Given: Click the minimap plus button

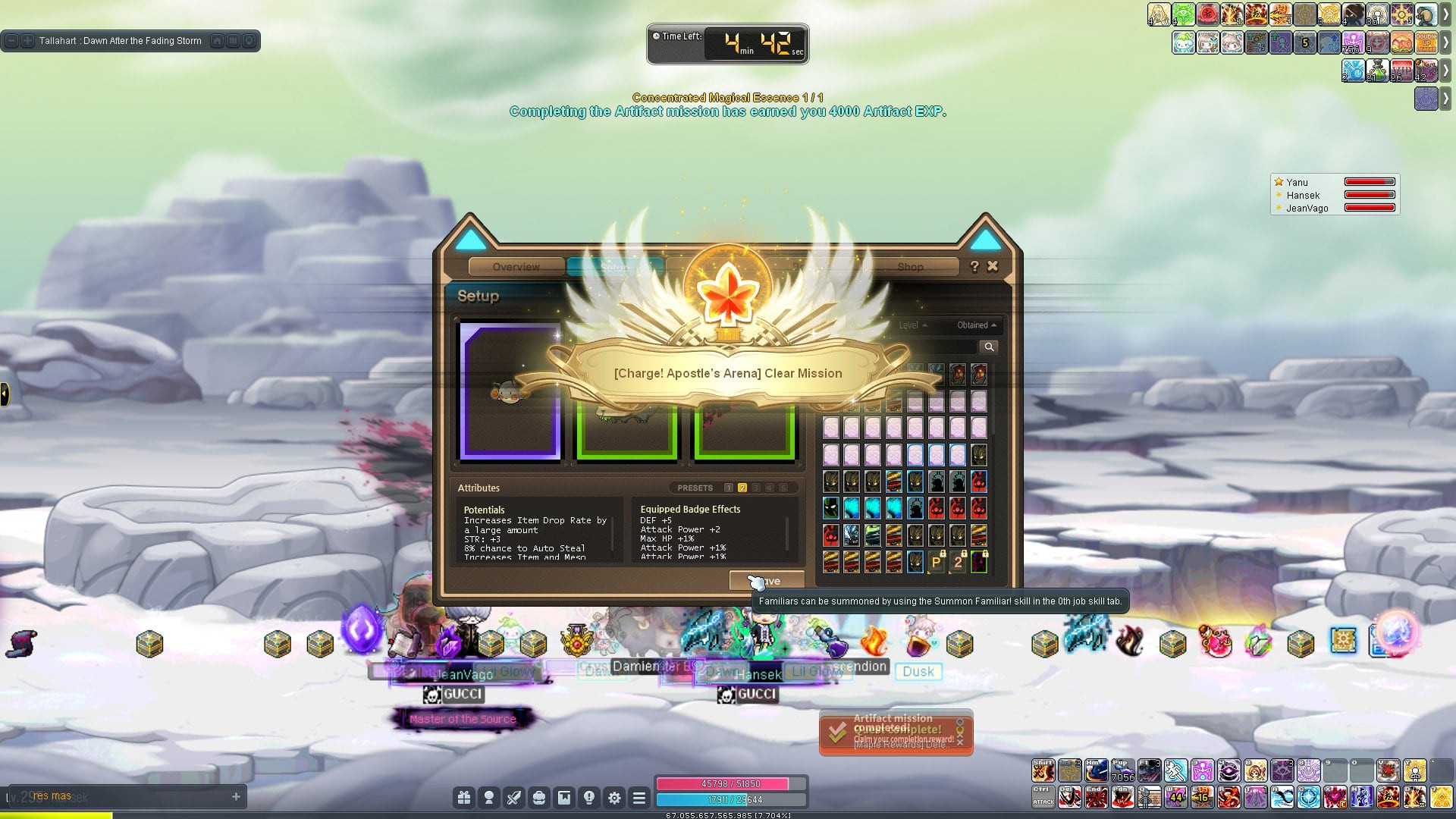Looking at the screenshot, I should coord(27,41).
